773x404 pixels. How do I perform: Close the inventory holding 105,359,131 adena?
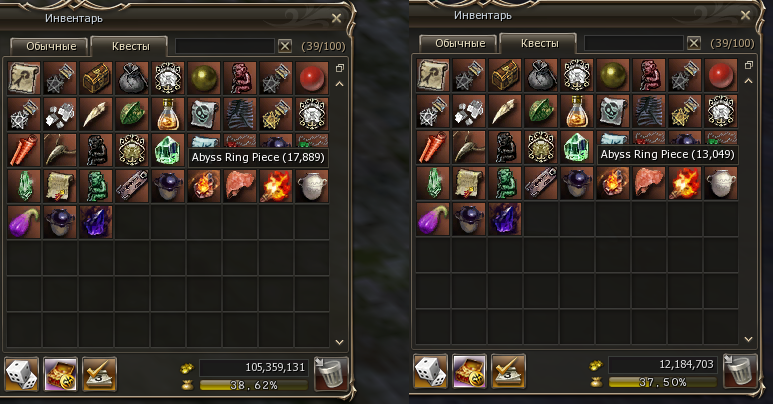point(337,17)
